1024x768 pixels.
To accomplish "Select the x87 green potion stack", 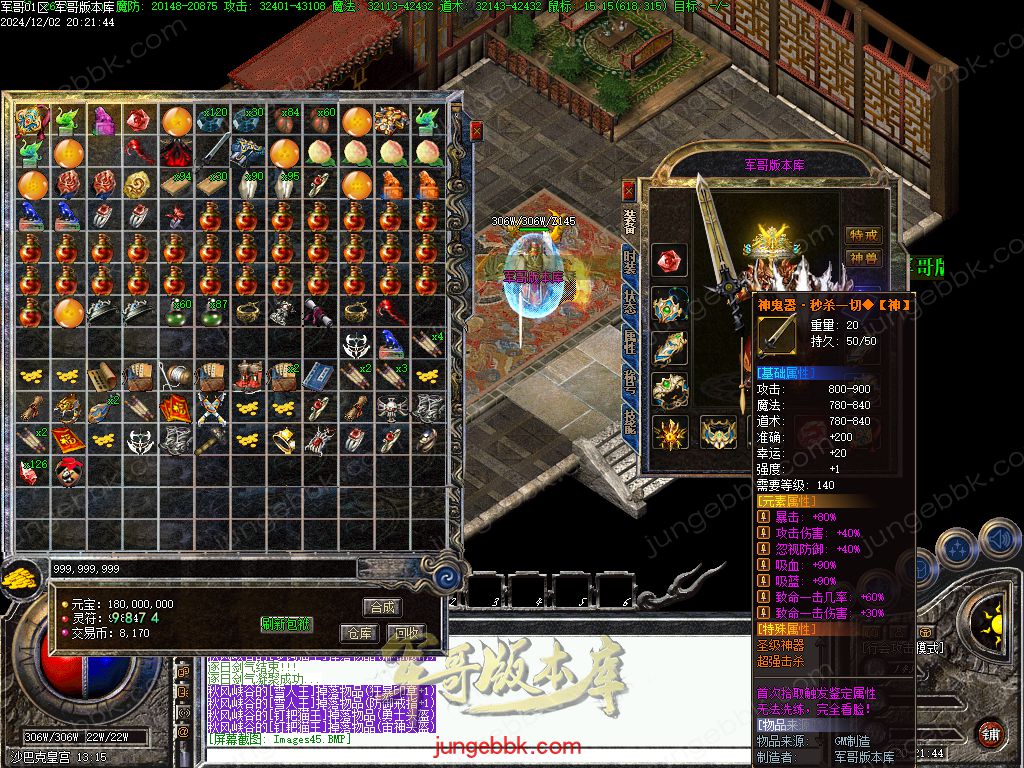I will tap(213, 312).
